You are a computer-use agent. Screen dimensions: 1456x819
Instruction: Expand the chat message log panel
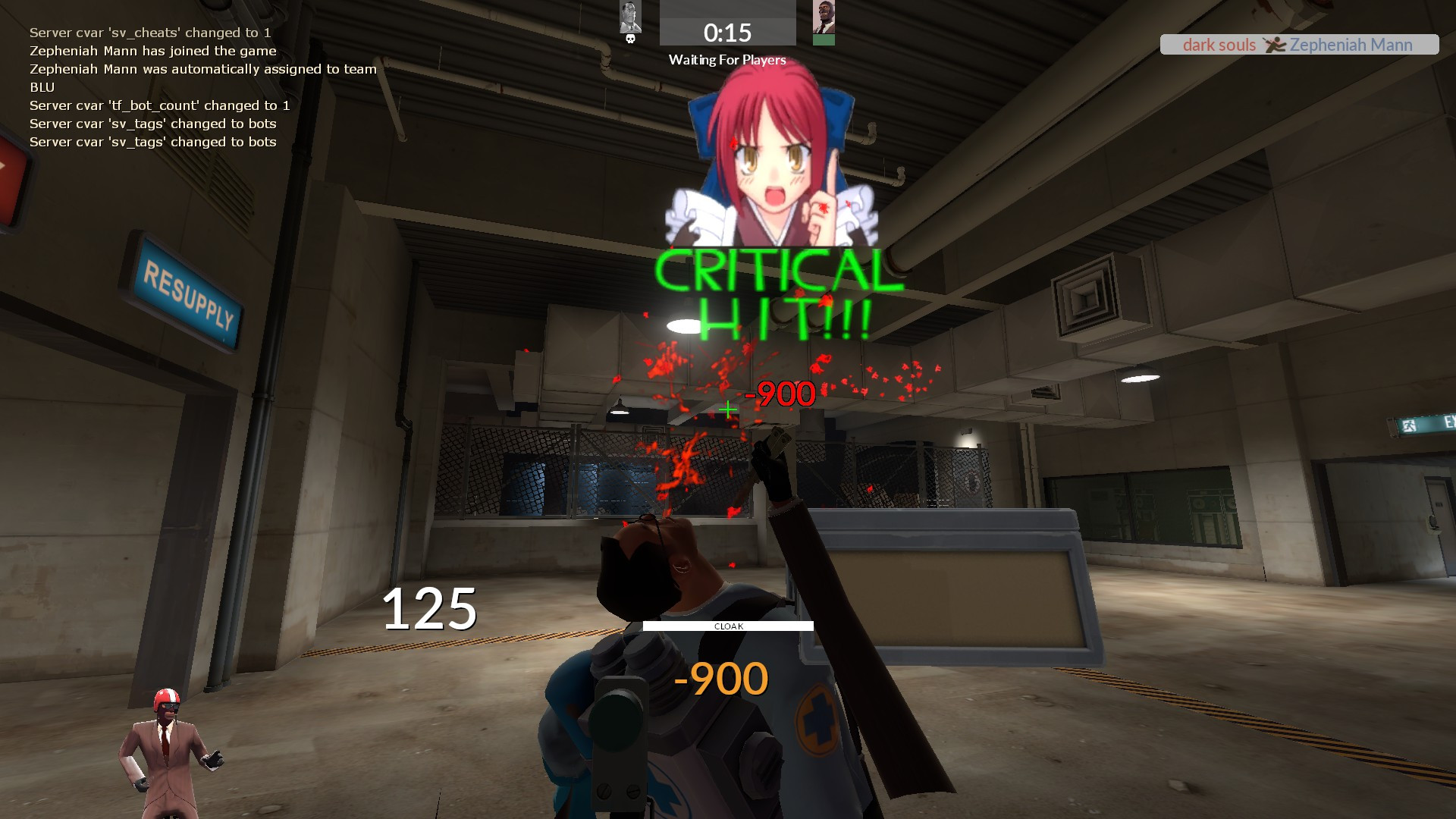coord(190,87)
